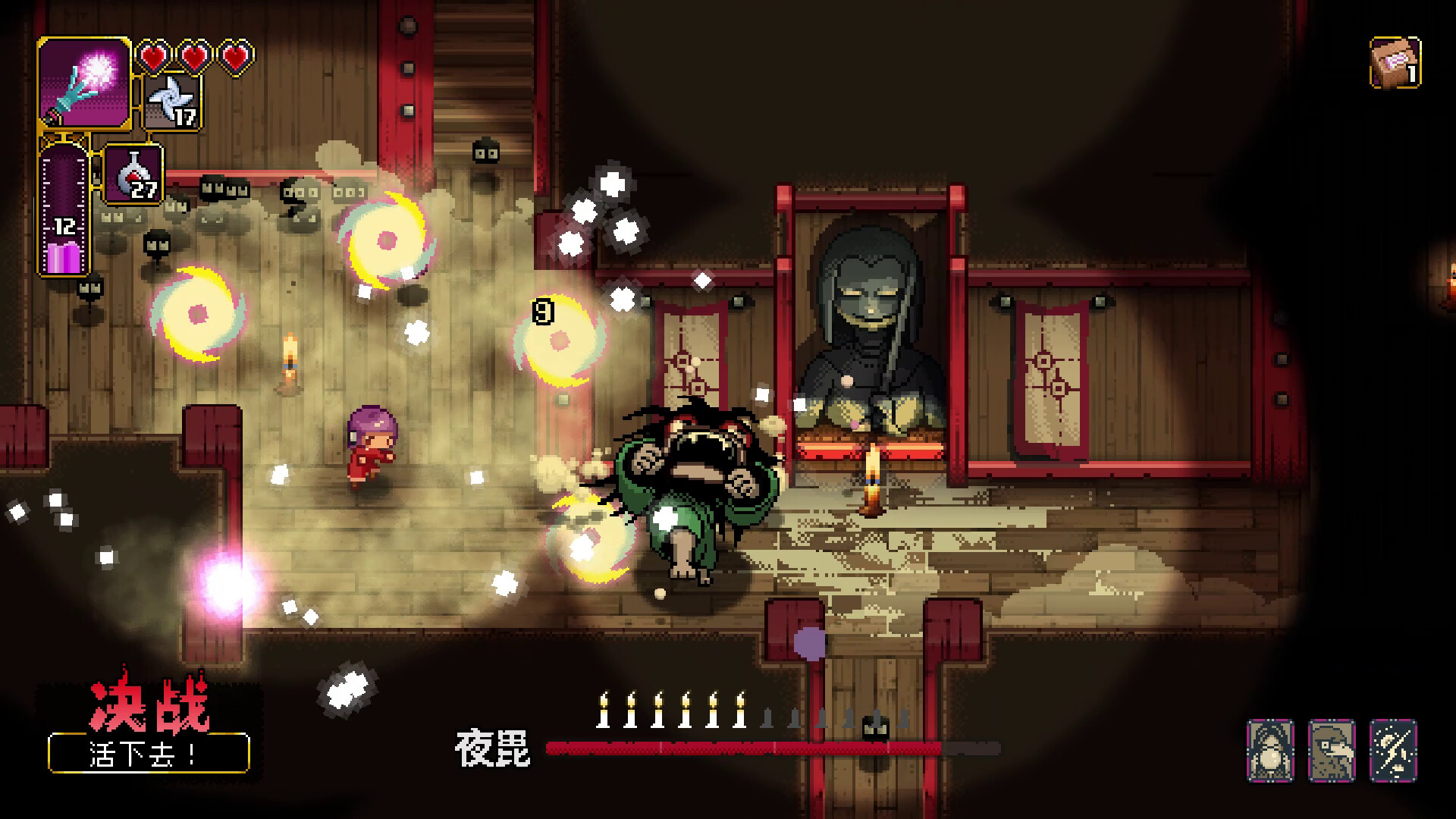Toggle the second heart in the health row

(194, 55)
